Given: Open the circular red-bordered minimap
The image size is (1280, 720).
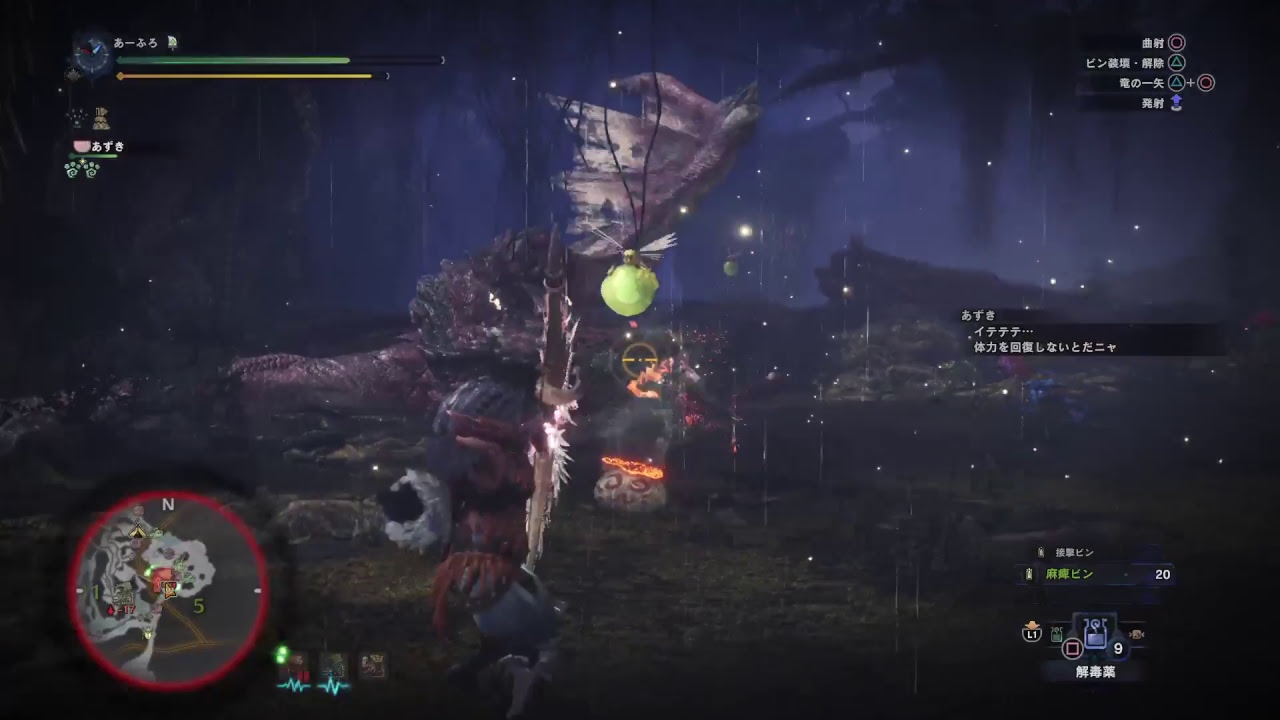Looking at the screenshot, I should pos(168,590).
